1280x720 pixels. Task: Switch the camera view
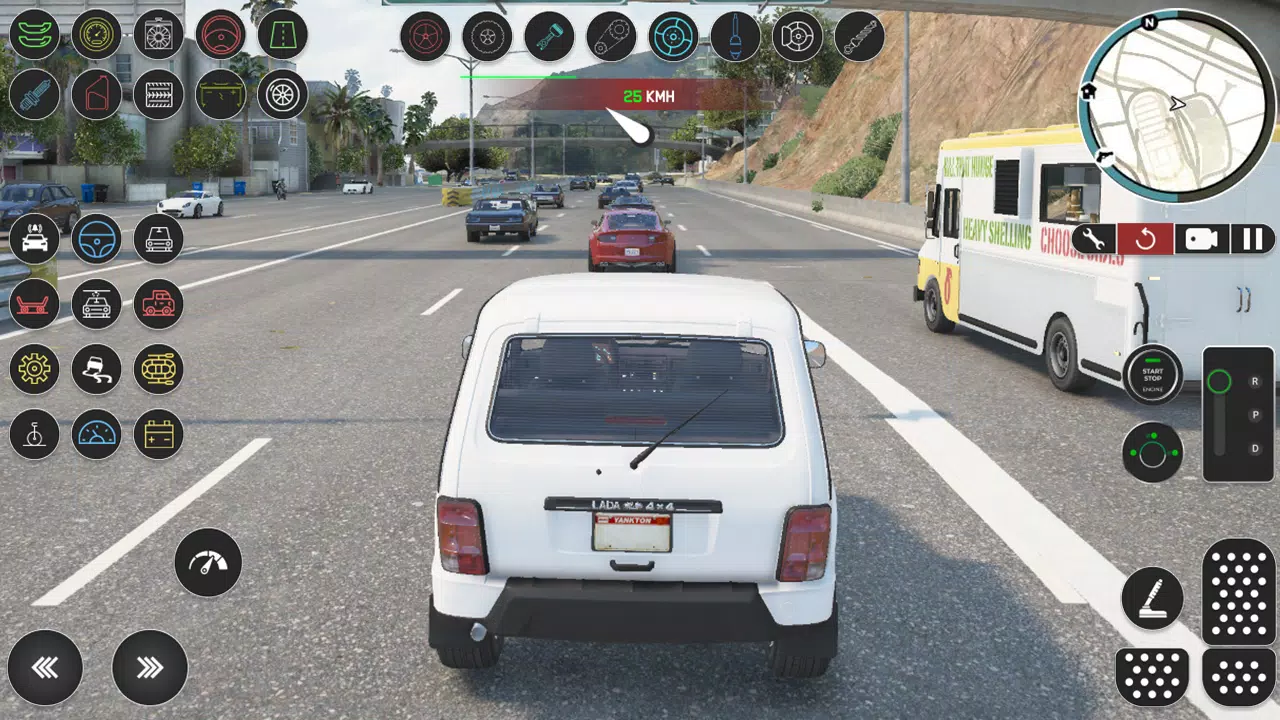(x=1201, y=239)
